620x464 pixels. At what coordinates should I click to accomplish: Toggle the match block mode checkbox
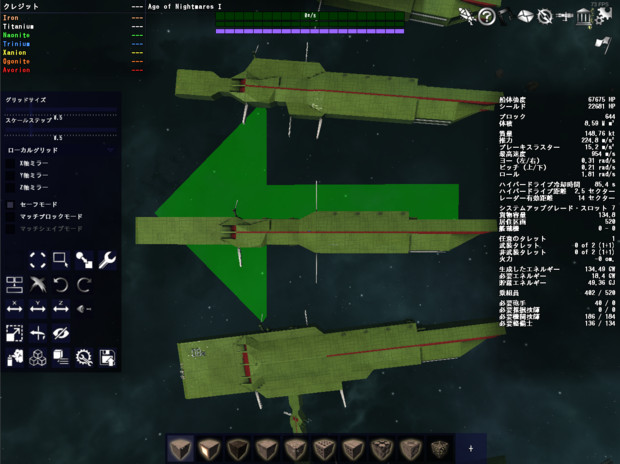11,216
